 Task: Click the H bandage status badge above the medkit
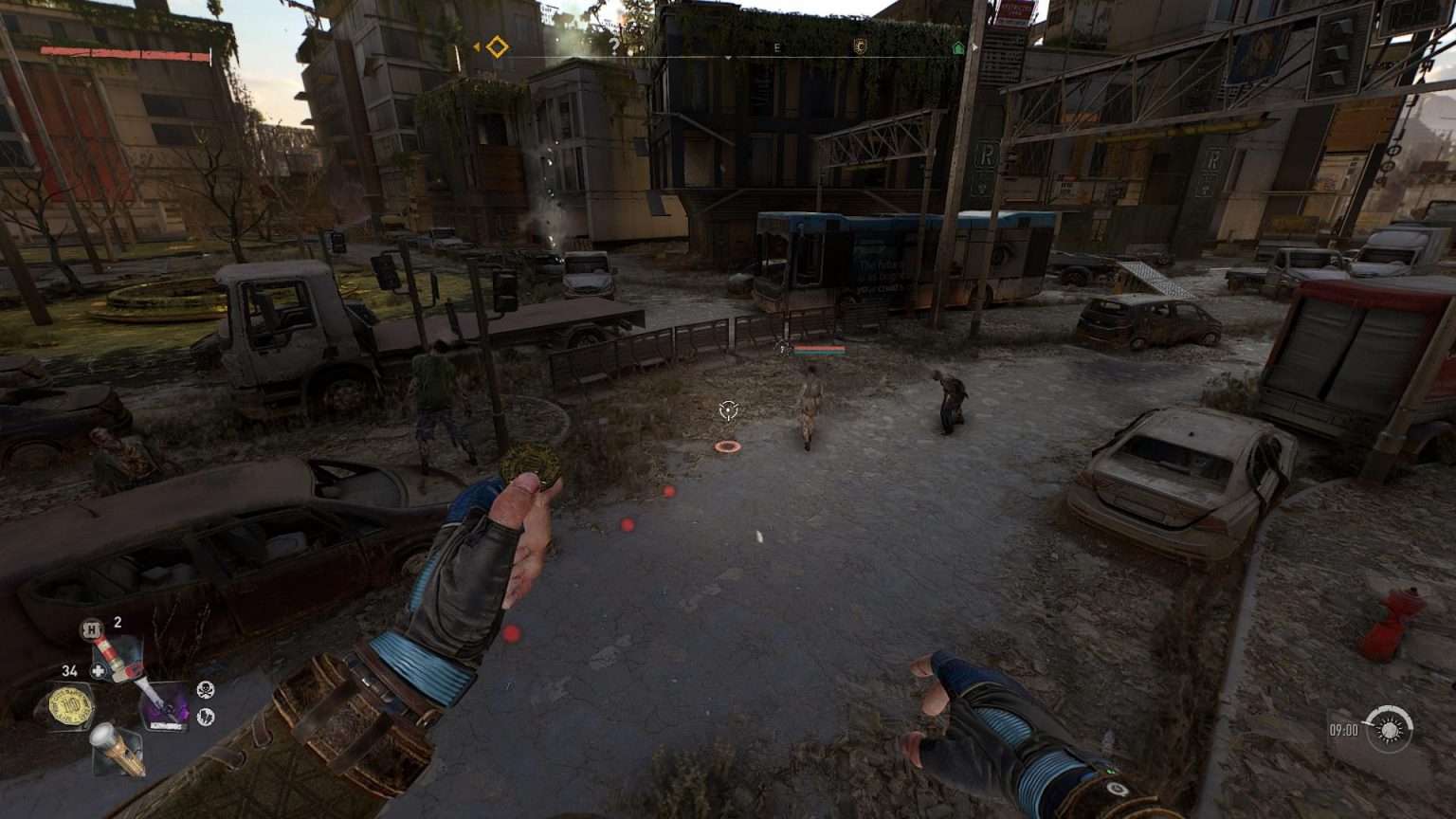[90, 628]
